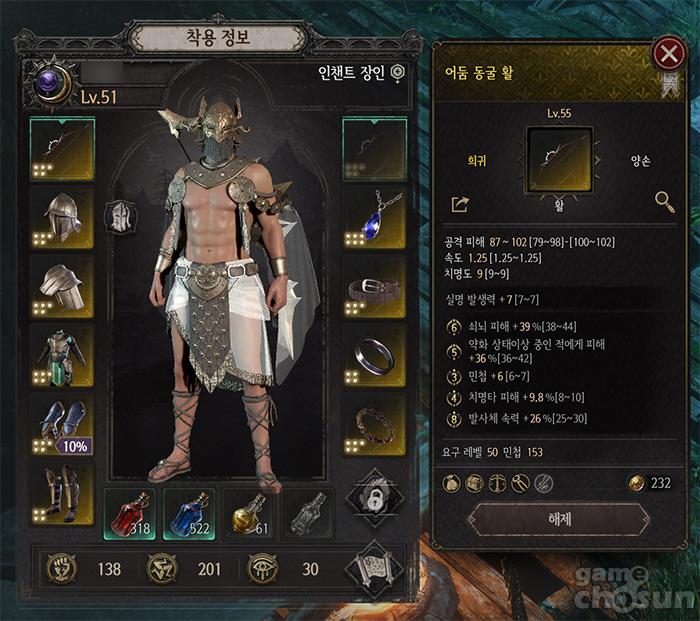
Task: Select the leather belt slot
Action: coord(375,286)
